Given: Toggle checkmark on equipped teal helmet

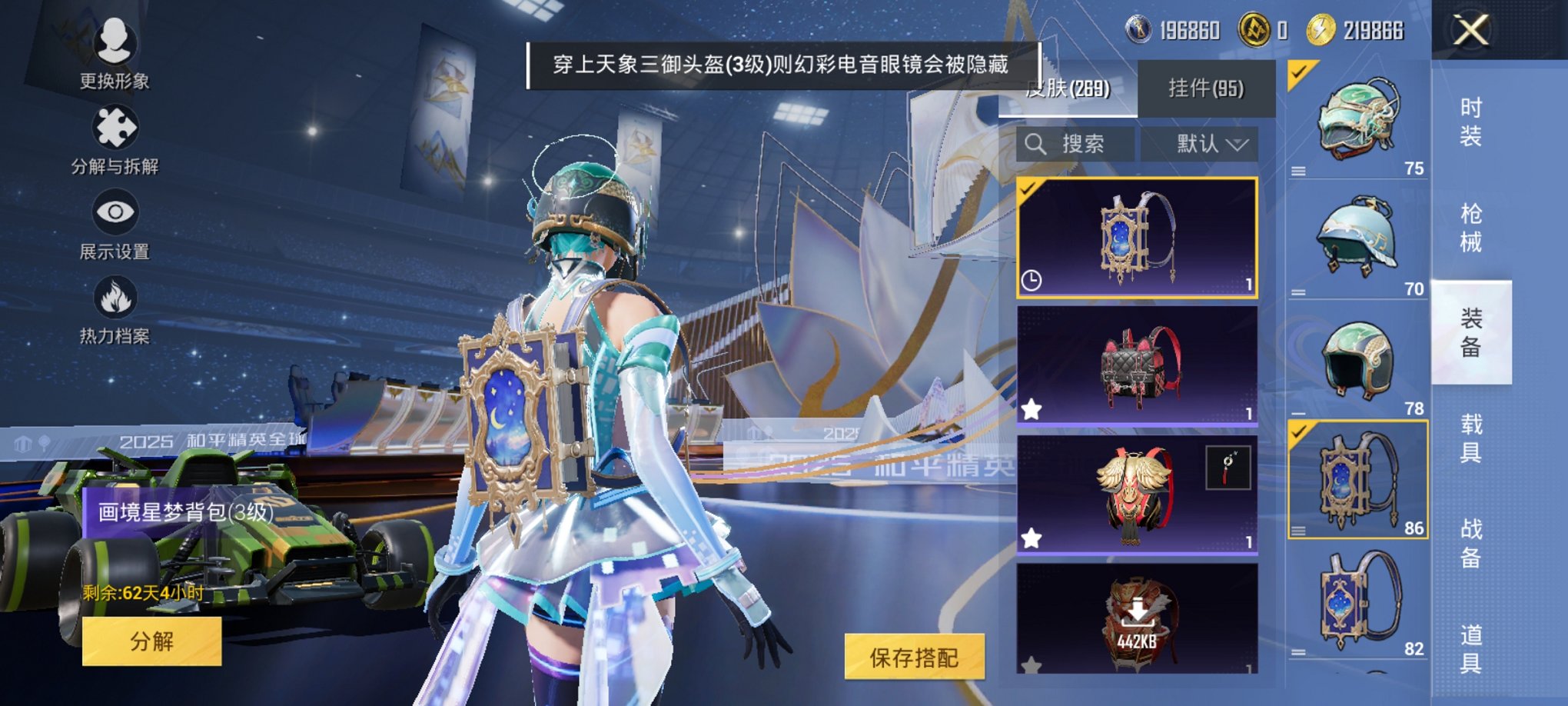Looking at the screenshot, I should 1297,75.
